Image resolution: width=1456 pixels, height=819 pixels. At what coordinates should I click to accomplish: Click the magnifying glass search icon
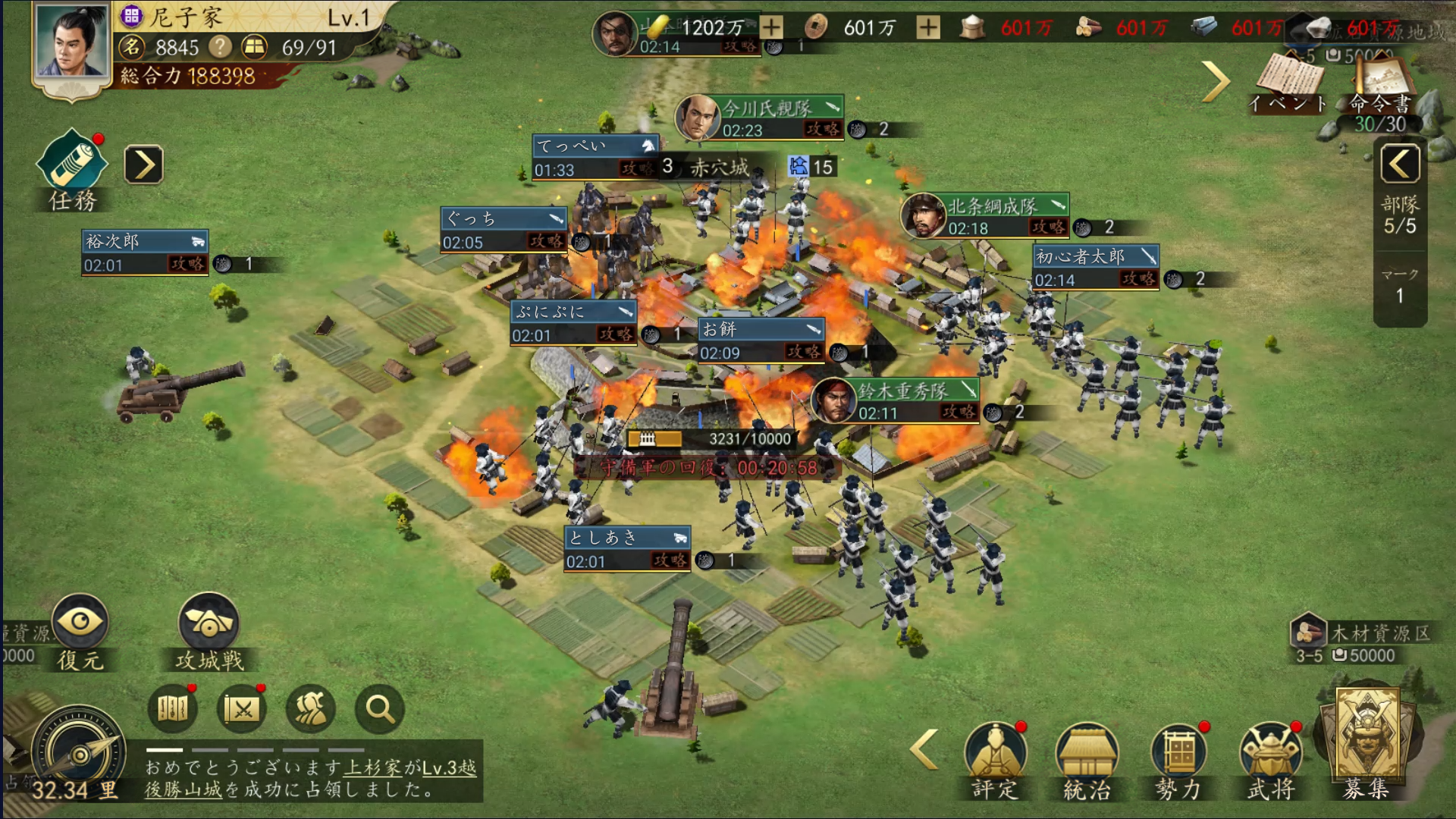(x=379, y=709)
